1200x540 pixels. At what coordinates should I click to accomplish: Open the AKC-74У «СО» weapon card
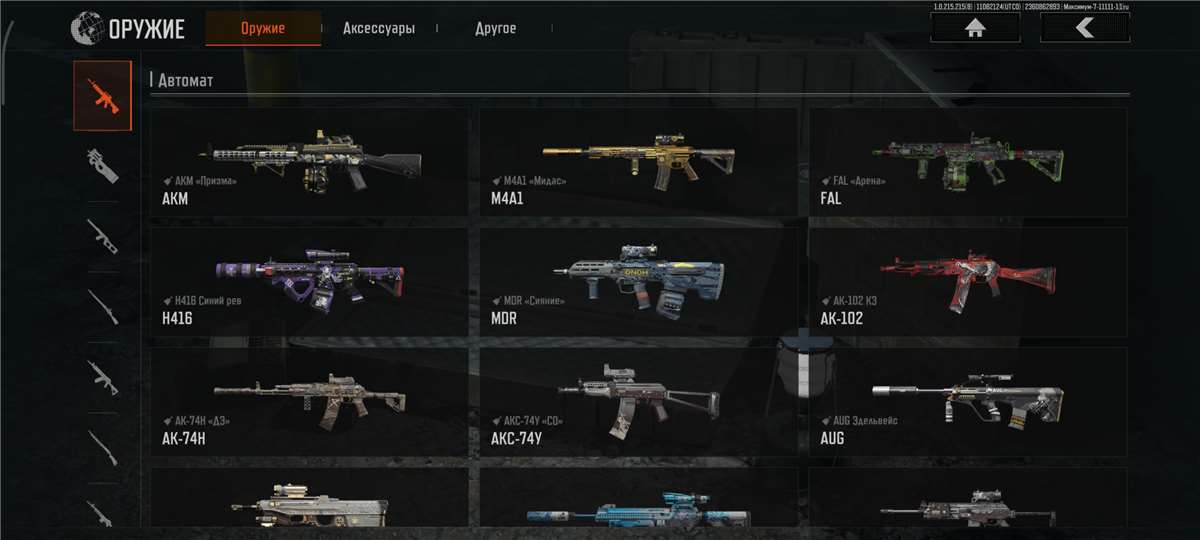point(638,402)
